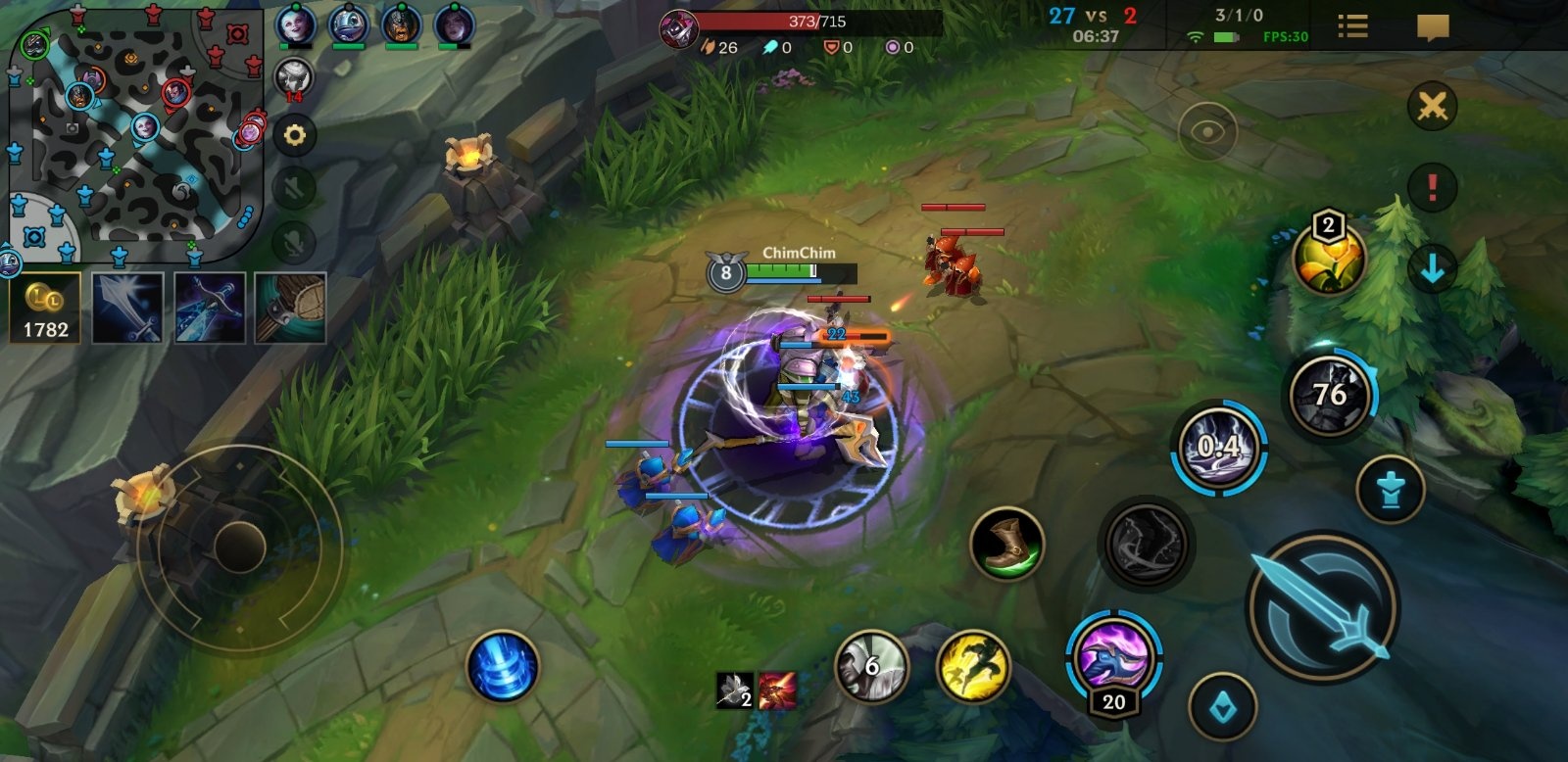The height and width of the screenshot is (762, 1568).
Task: Cast the purple ability marked 20
Action: click(1113, 656)
